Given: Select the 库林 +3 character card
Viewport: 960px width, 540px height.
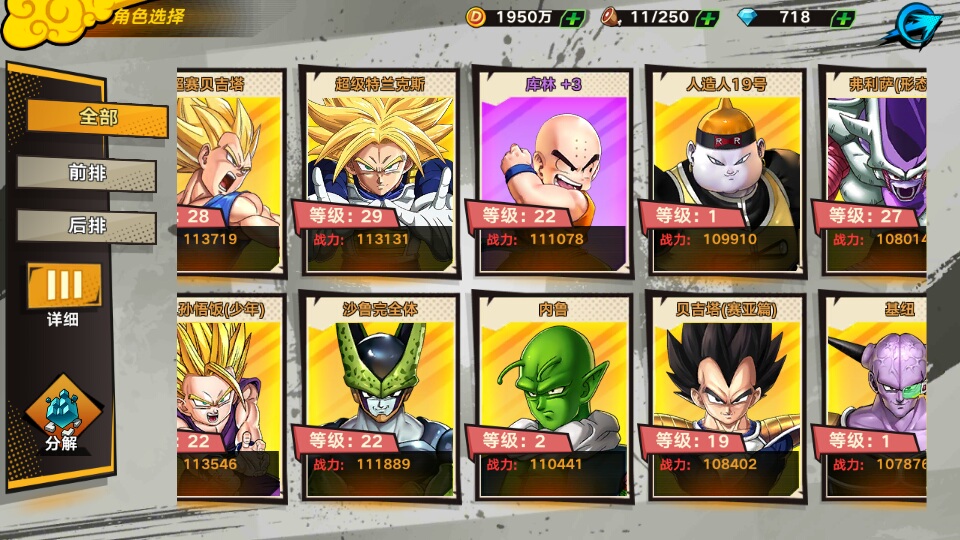Looking at the screenshot, I should (553, 172).
